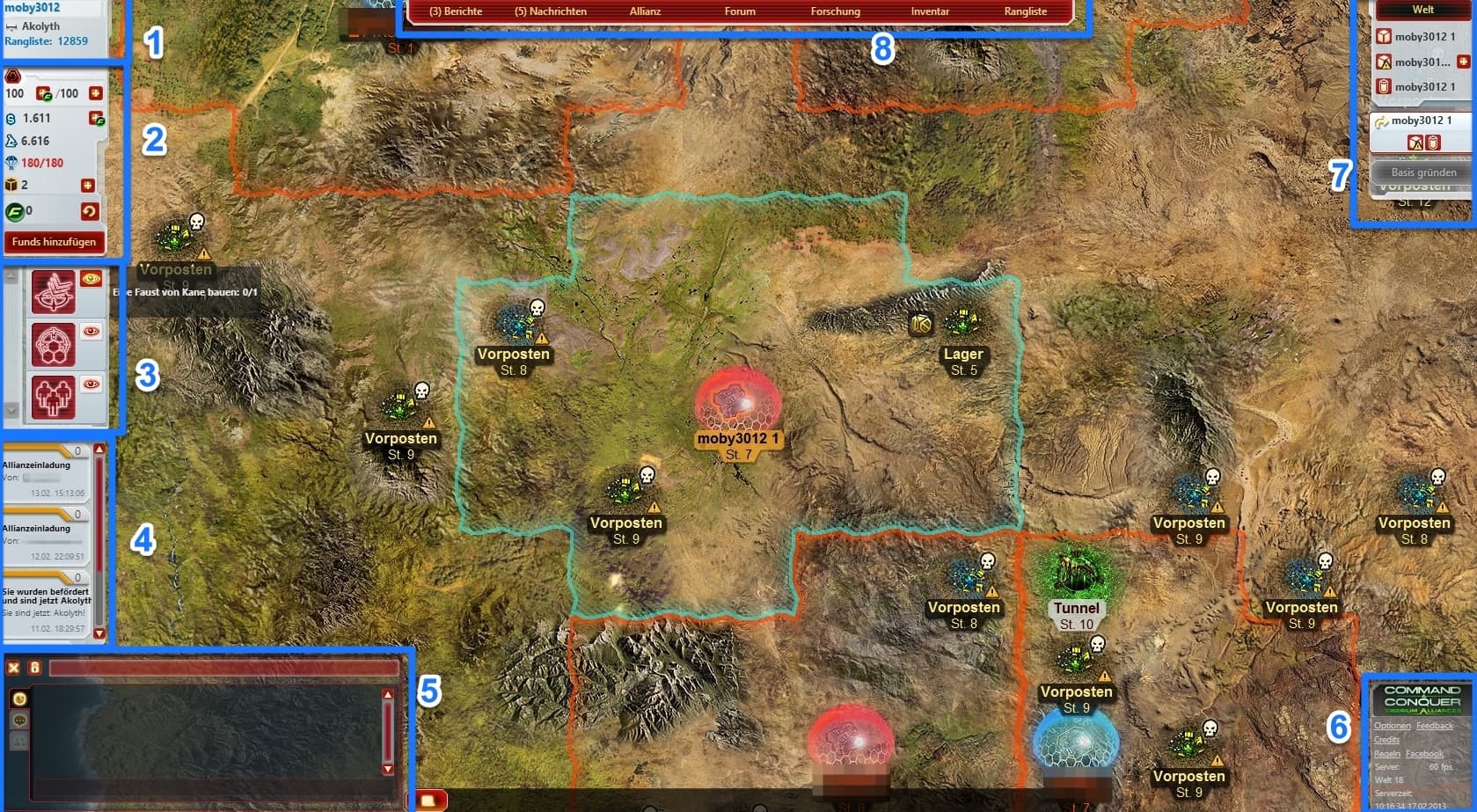Click the Funds hinzufügen button
Image resolution: width=1477 pixels, height=812 pixels.
(x=55, y=242)
